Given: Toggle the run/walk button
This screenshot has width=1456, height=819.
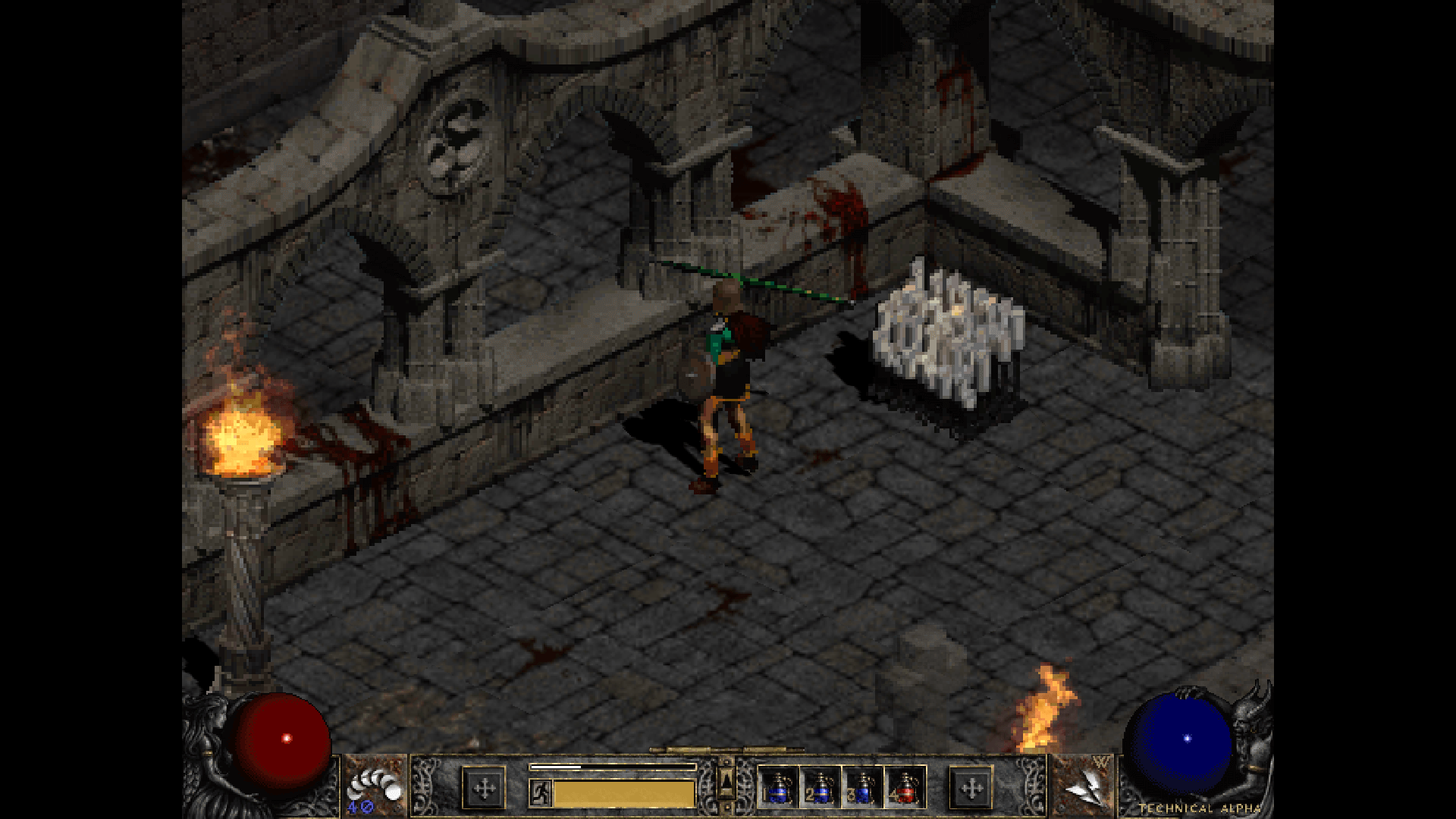Looking at the screenshot, I should point(541,793).
